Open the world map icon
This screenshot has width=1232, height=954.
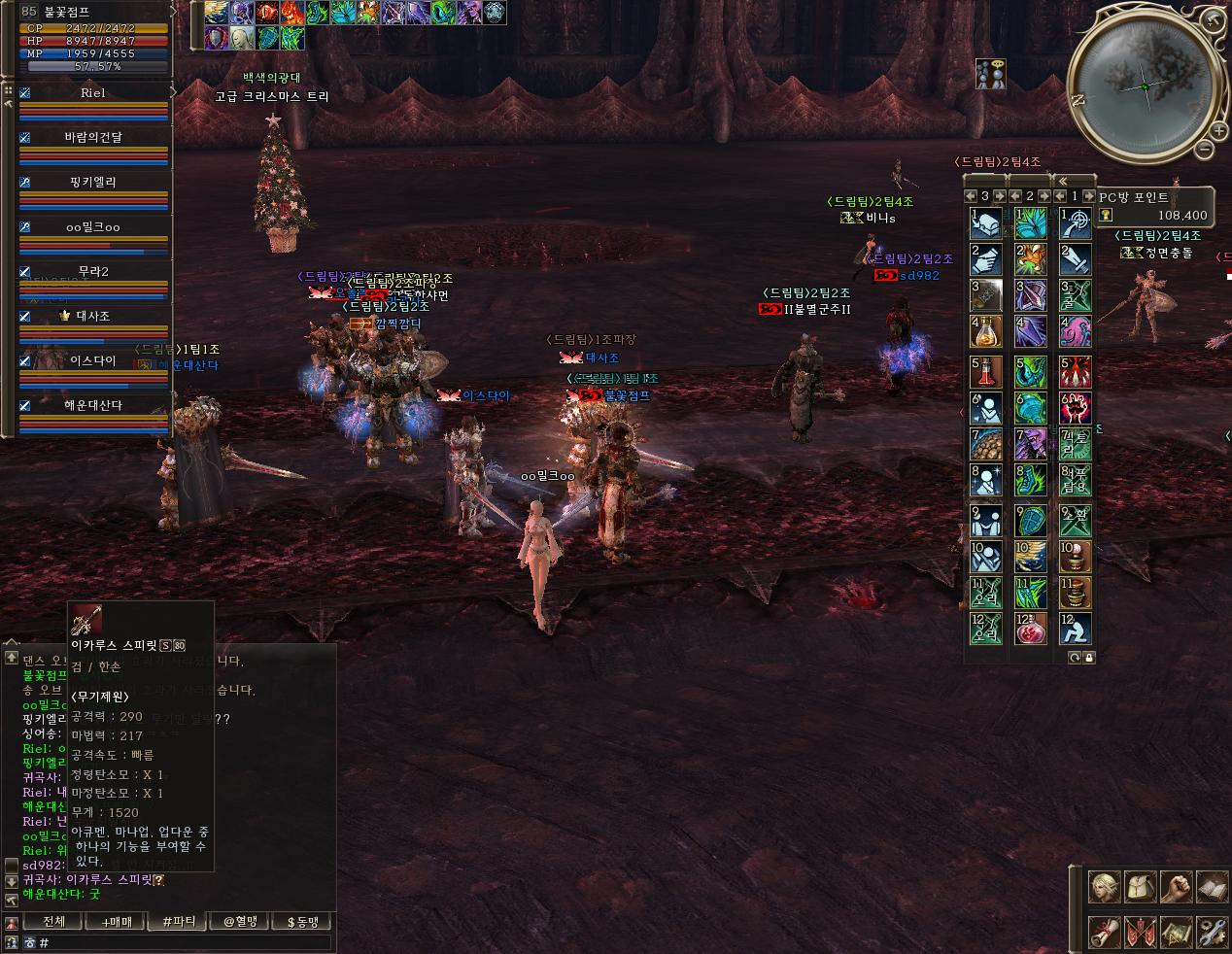pos(1177,931)
